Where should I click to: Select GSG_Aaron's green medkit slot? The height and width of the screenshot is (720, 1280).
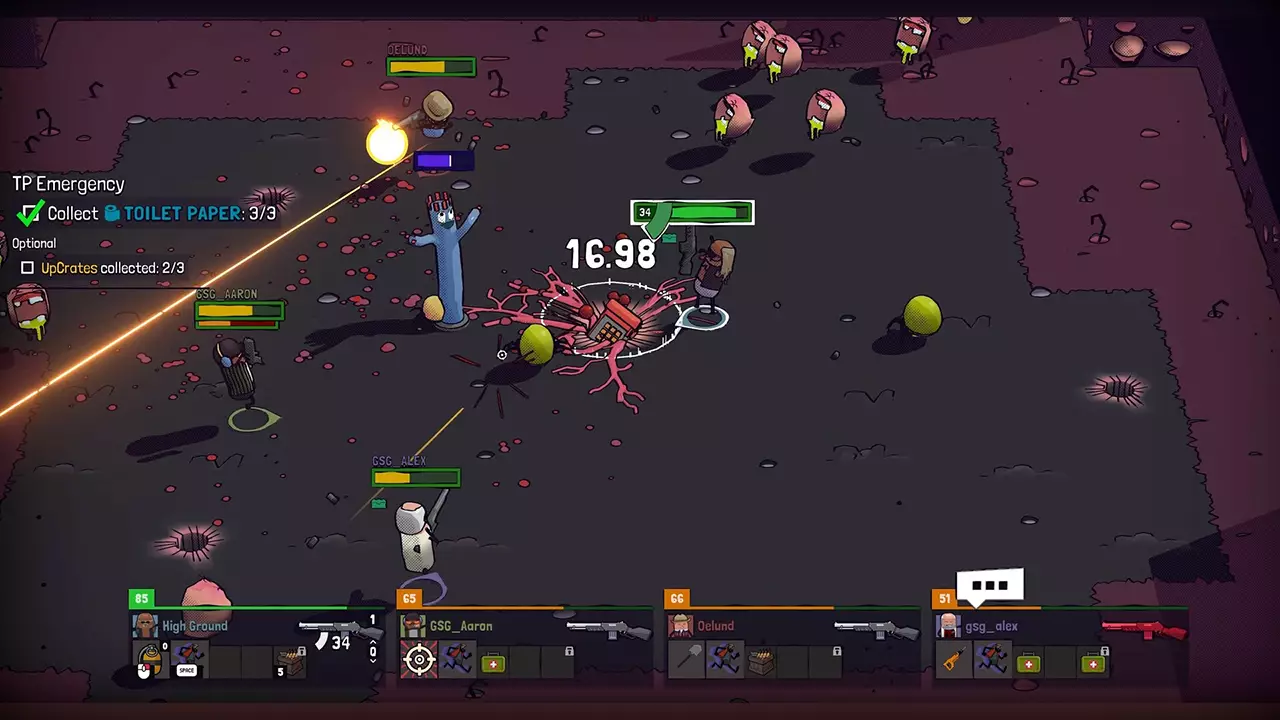493,661
